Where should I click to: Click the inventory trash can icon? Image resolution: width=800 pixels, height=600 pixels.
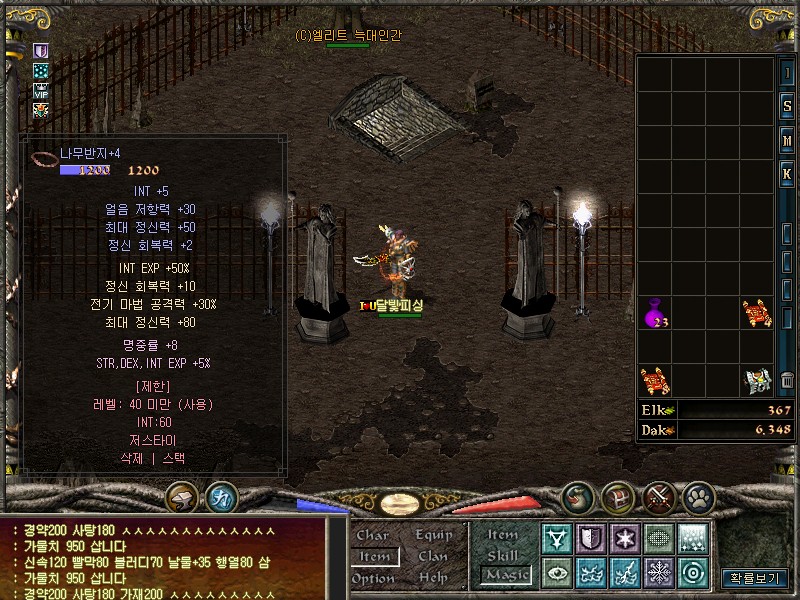pyautogui.click(x=788, y=380)
